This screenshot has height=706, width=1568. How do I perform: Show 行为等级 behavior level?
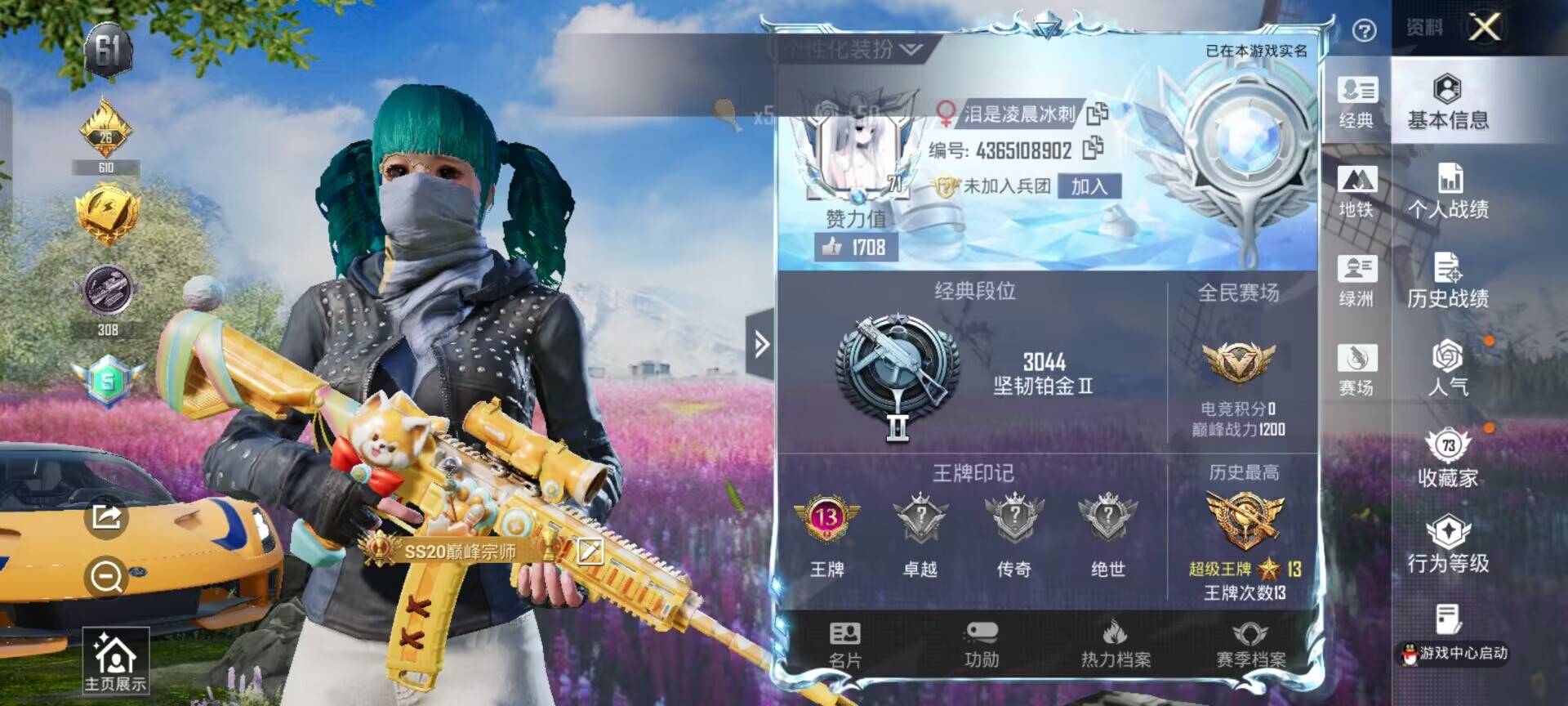click(1448, 545)
